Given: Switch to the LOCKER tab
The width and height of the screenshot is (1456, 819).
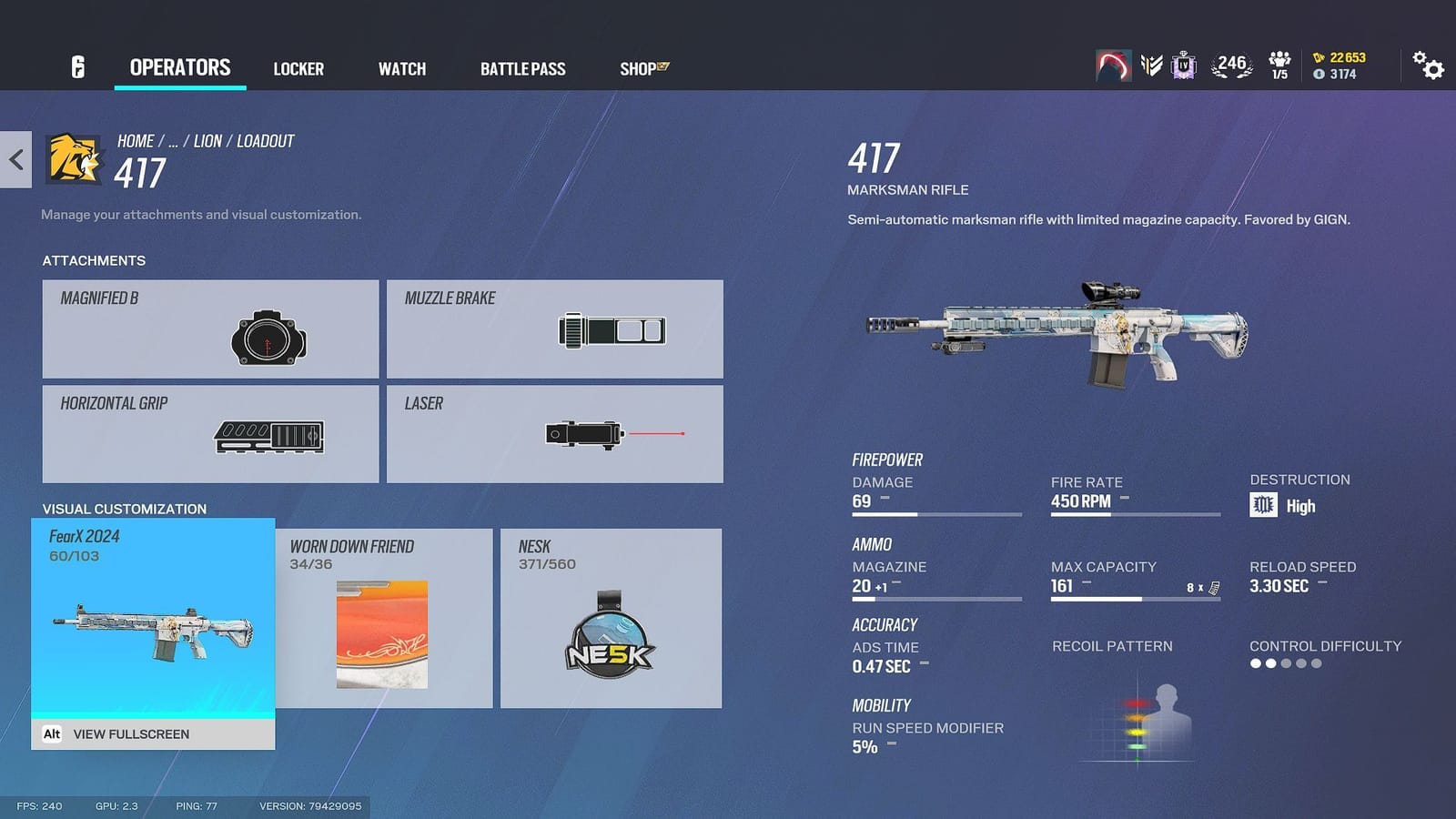Looking at the screenshot, I should (x=298, y=68).
